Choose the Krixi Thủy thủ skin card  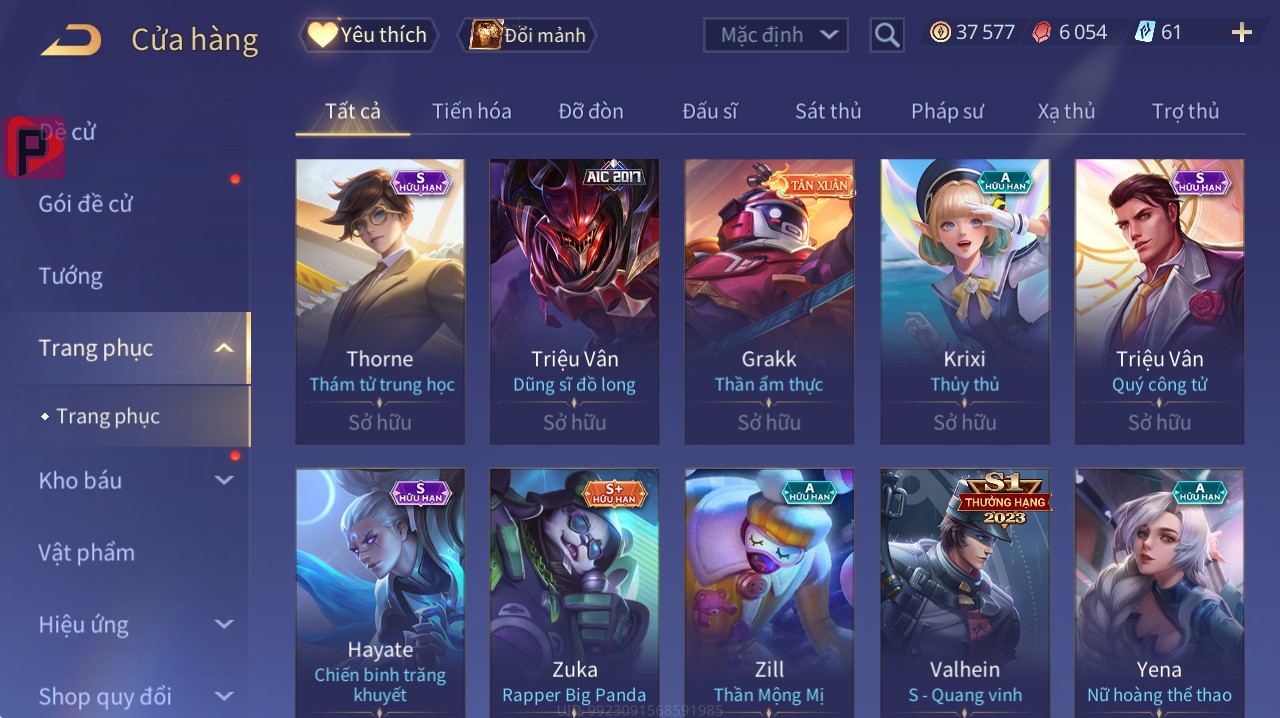[965, 300]
